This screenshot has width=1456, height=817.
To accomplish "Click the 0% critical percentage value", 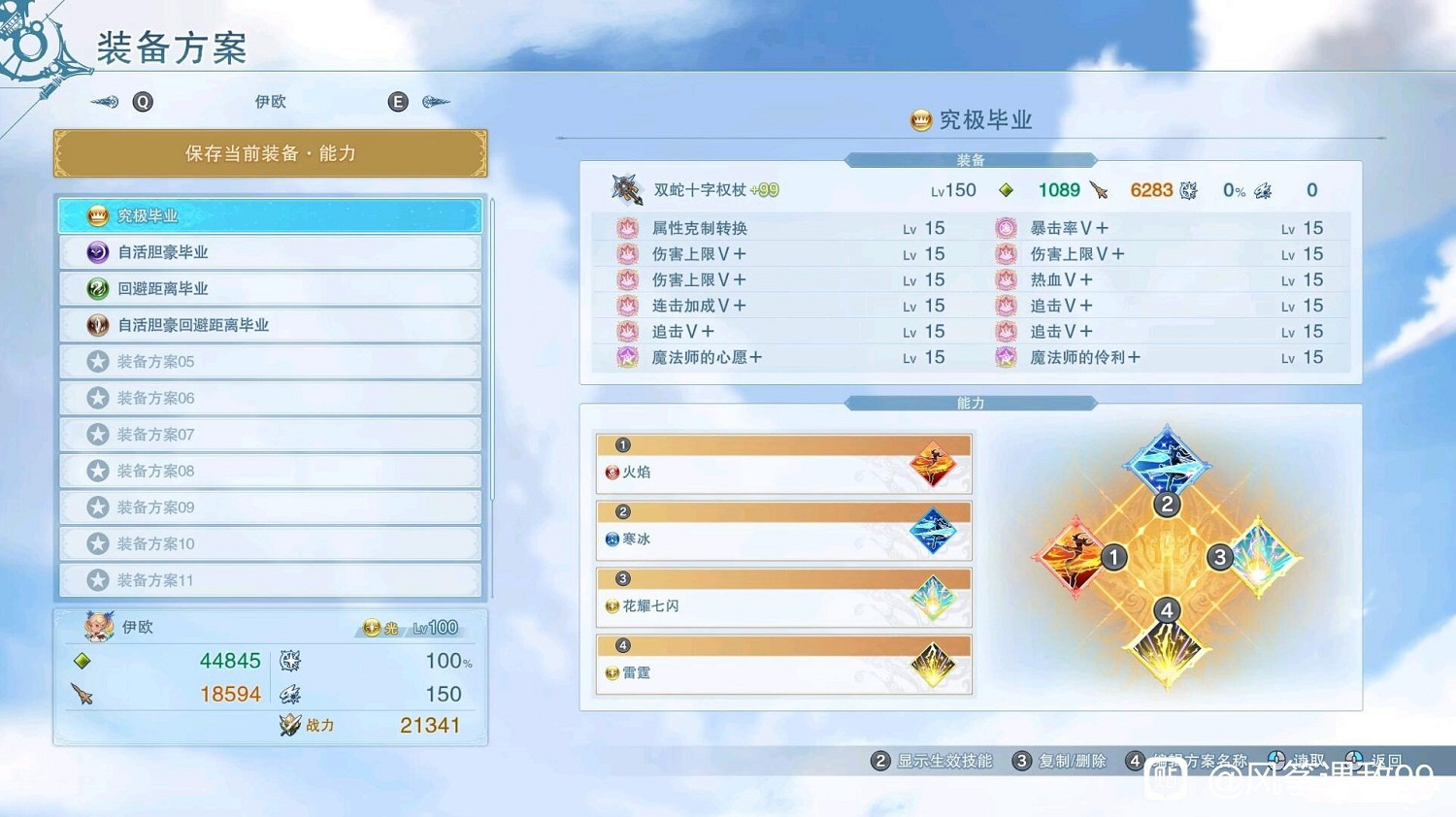I will tap(1233, 190).
